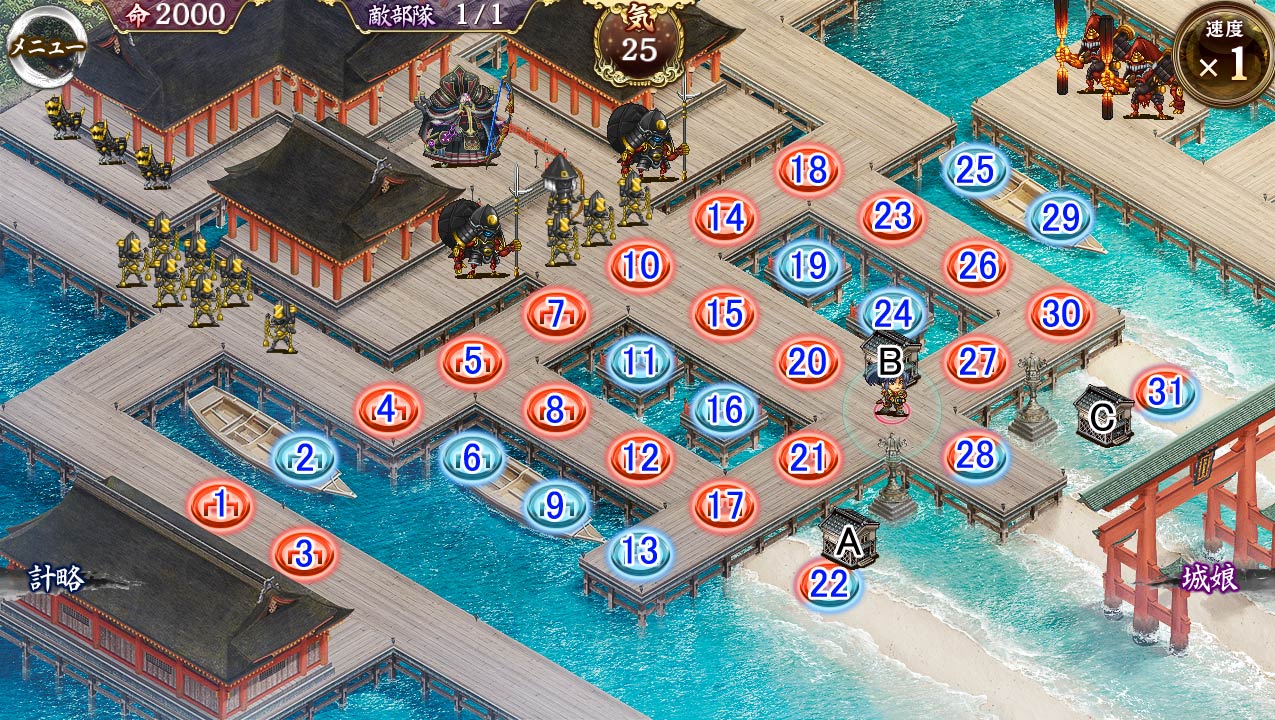
Task: Open the 城娘 castle girl panel
Action: pyautogui.click(x=1209, y=577)
